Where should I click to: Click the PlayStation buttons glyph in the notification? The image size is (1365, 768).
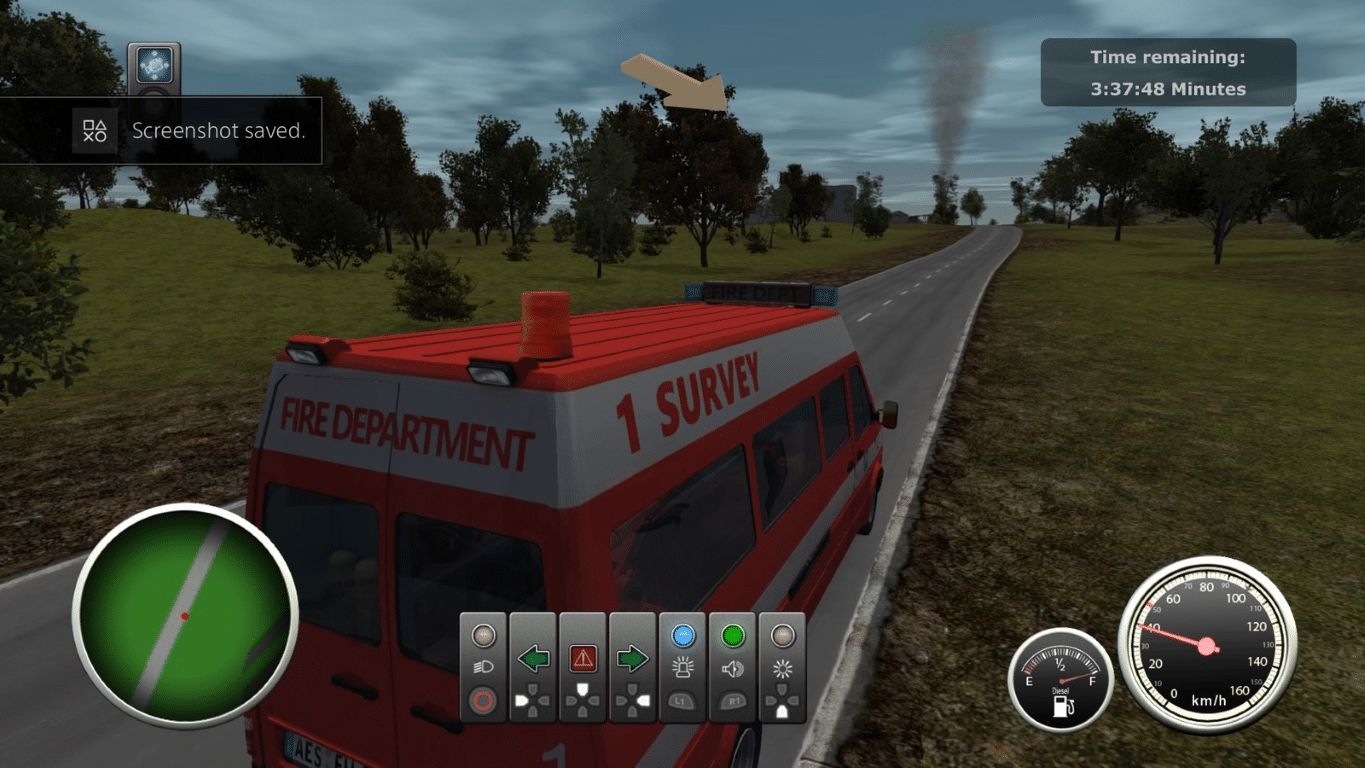point(93,131)
